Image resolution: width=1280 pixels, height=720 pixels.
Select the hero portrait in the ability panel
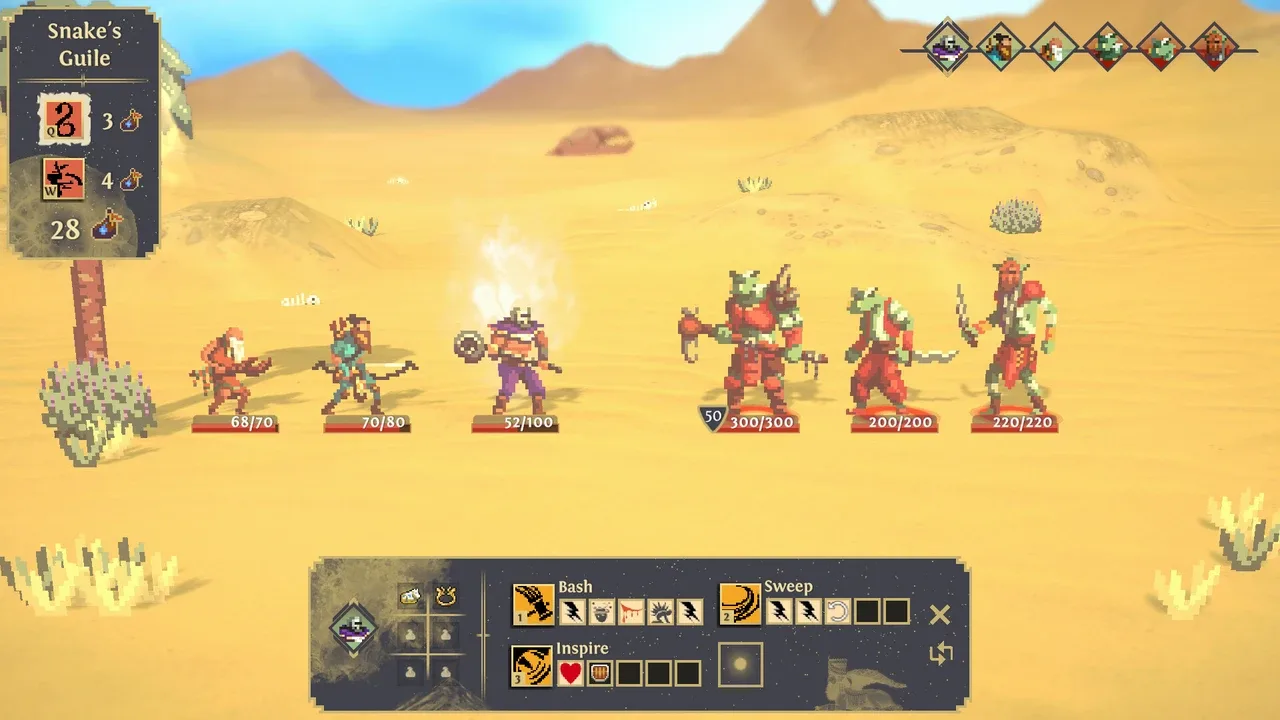point(354,629)
